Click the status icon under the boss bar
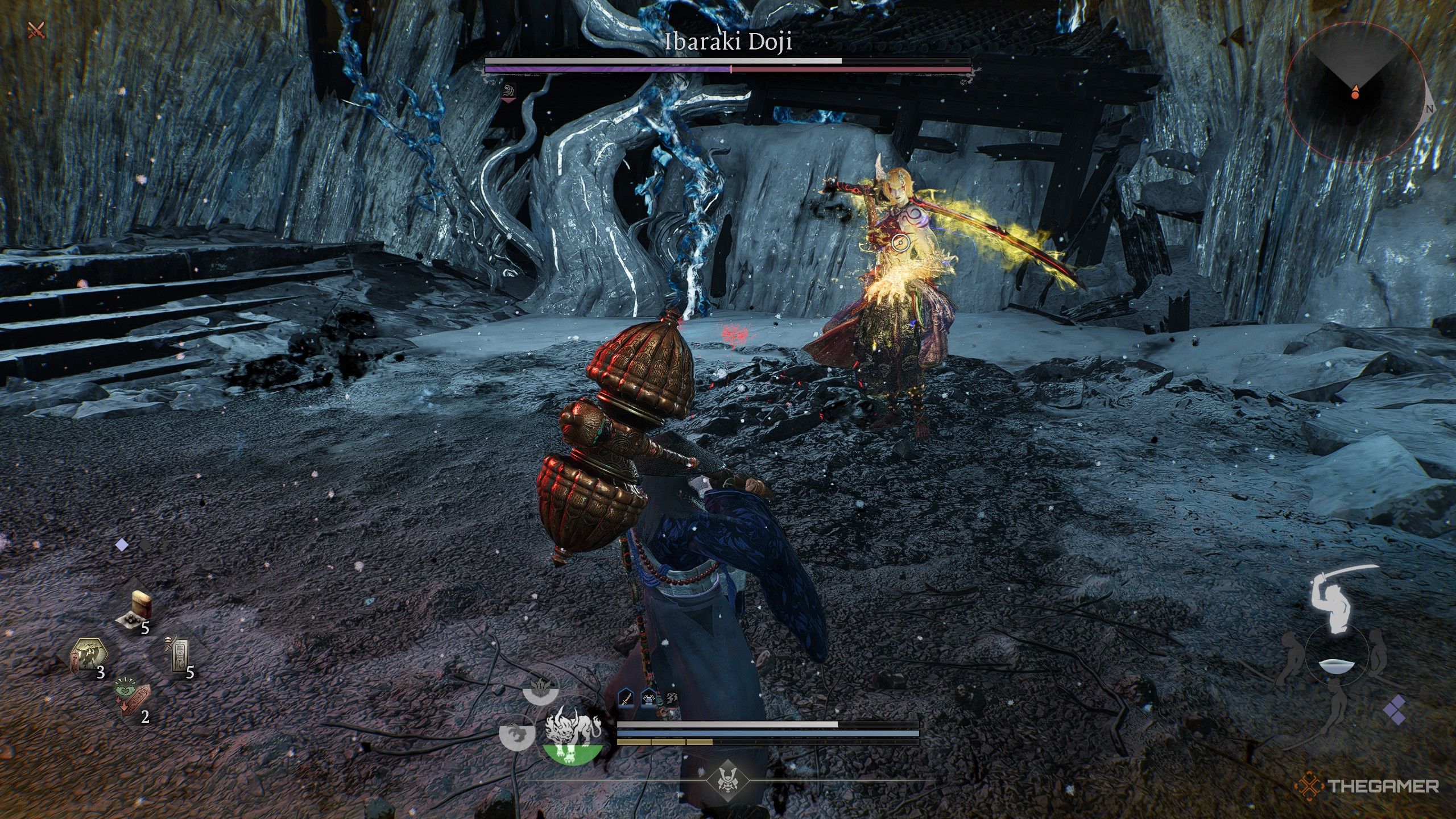1456x819 pixels. 508,90
